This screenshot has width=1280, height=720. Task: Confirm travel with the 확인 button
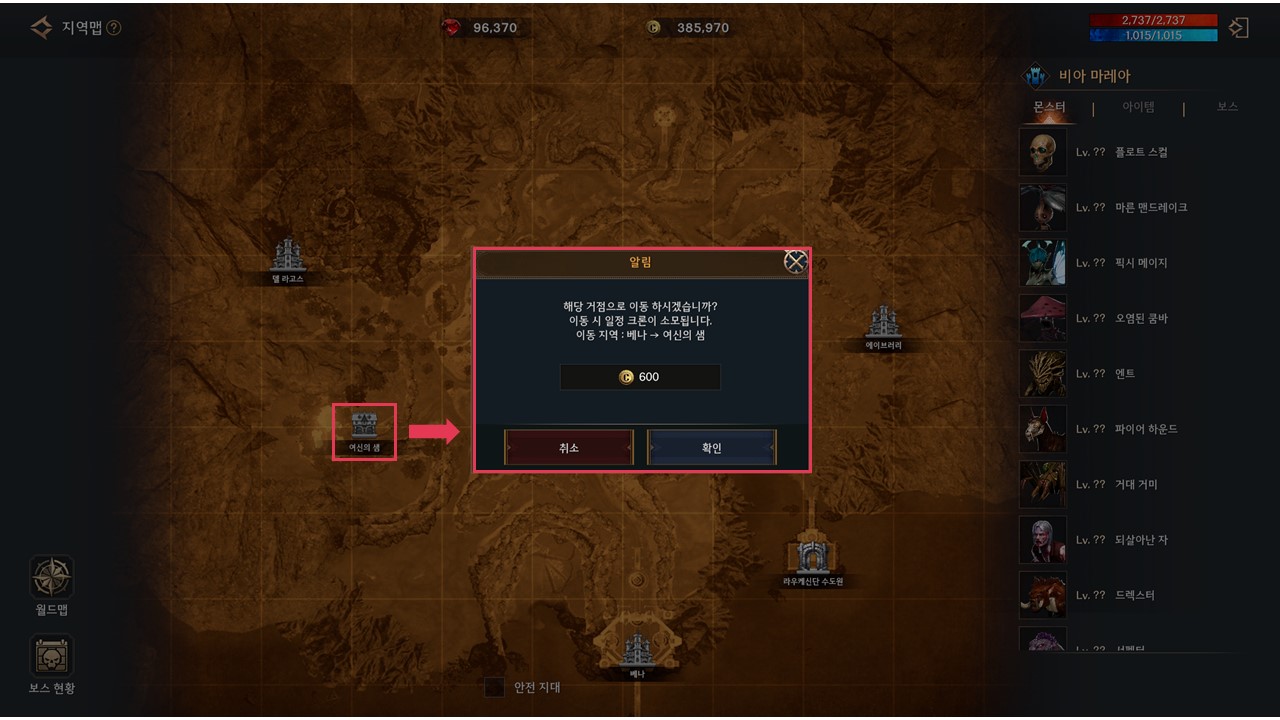[x=711, y=448]
